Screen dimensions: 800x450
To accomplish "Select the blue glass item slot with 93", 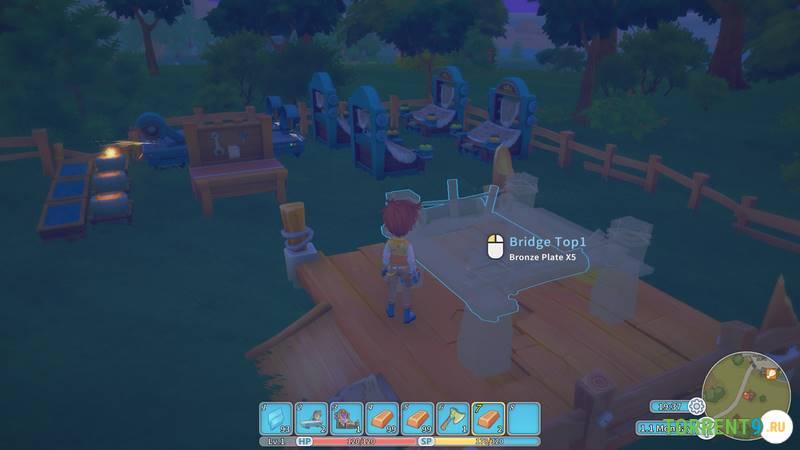I will click(276, 418).
